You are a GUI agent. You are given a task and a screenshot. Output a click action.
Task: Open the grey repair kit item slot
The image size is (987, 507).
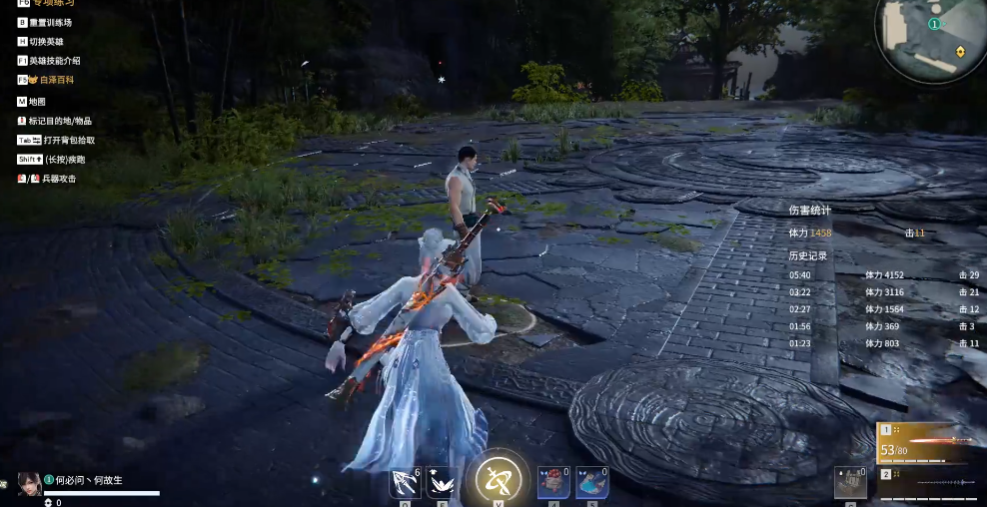coord(850,481)
